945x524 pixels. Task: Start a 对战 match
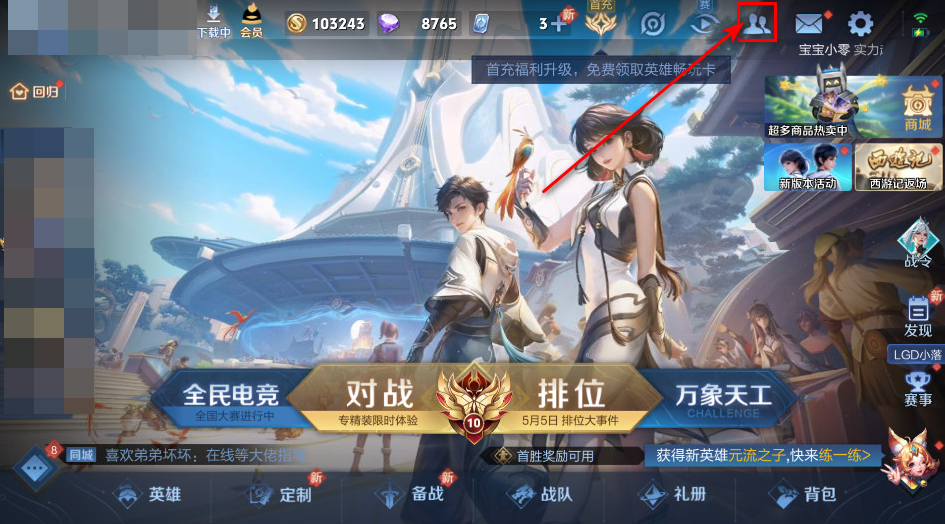point(378,397)
